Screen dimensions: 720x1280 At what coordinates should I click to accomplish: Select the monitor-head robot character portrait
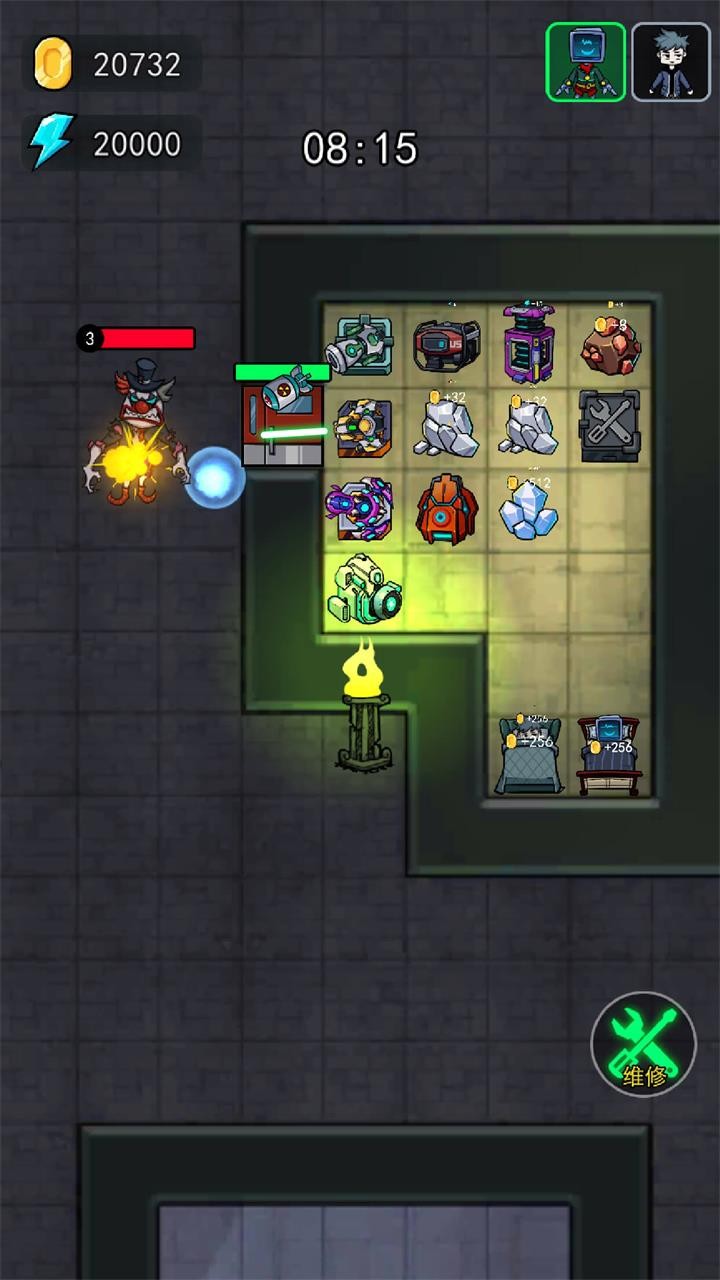tap(585, 62)
